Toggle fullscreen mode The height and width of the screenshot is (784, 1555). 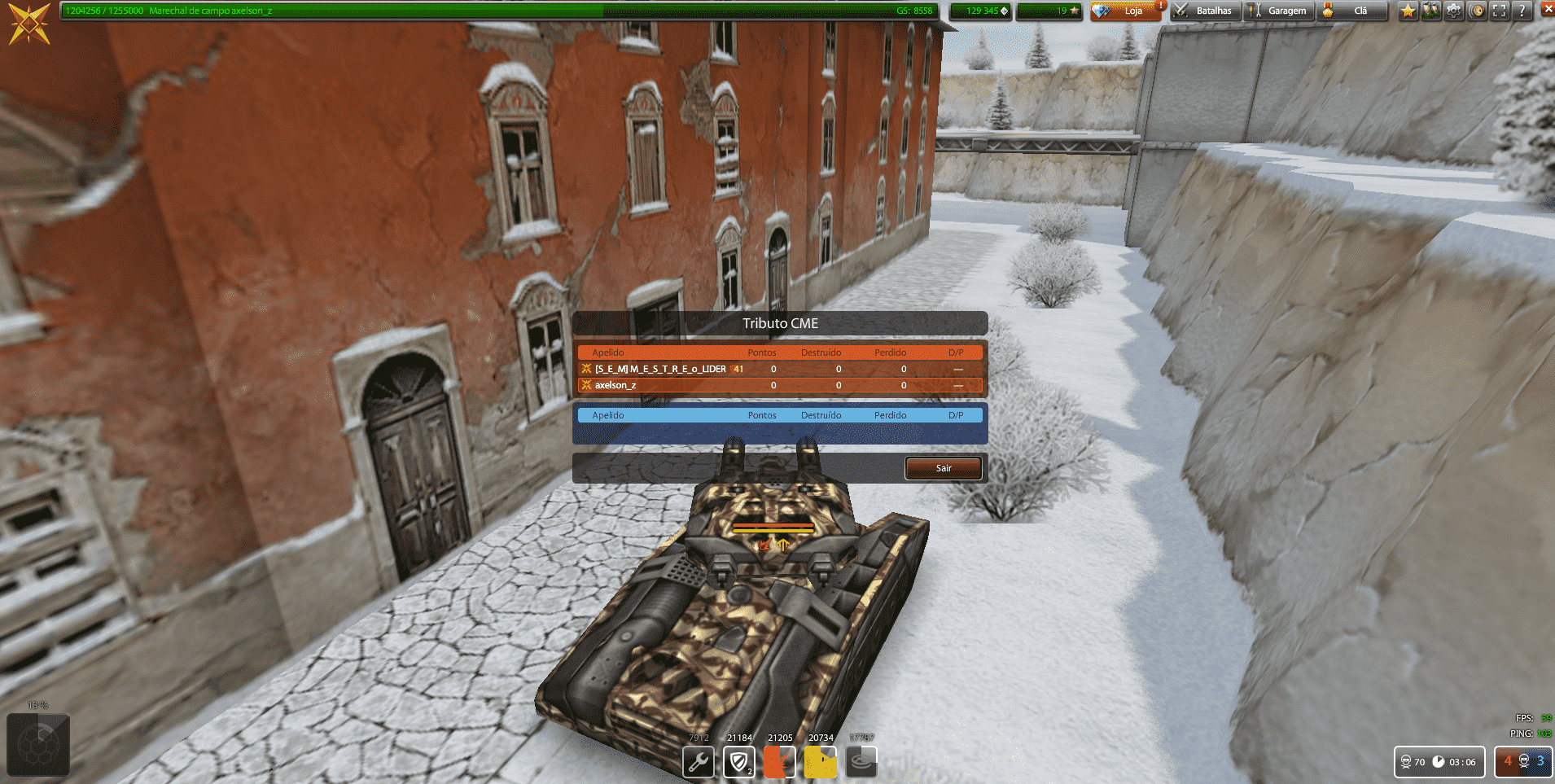(x=1498, y=11)
